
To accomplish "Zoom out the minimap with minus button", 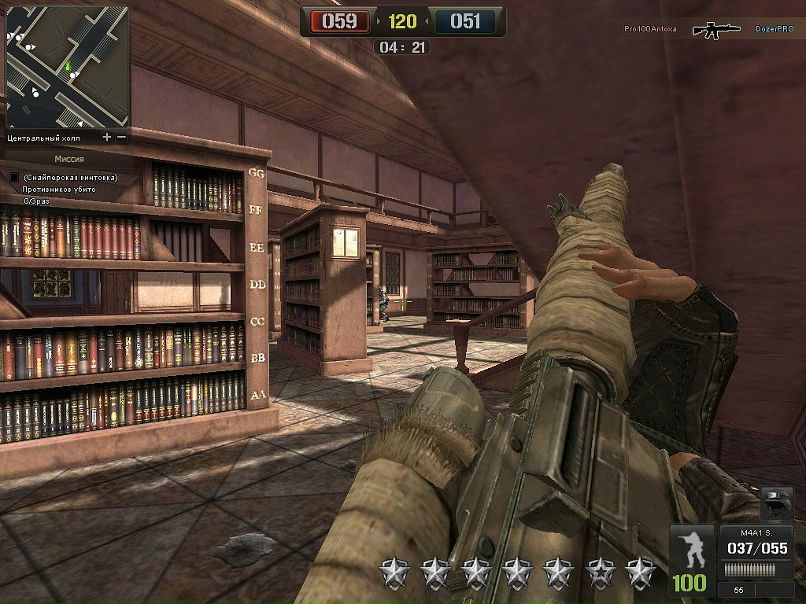I will (x=121, y=136).
